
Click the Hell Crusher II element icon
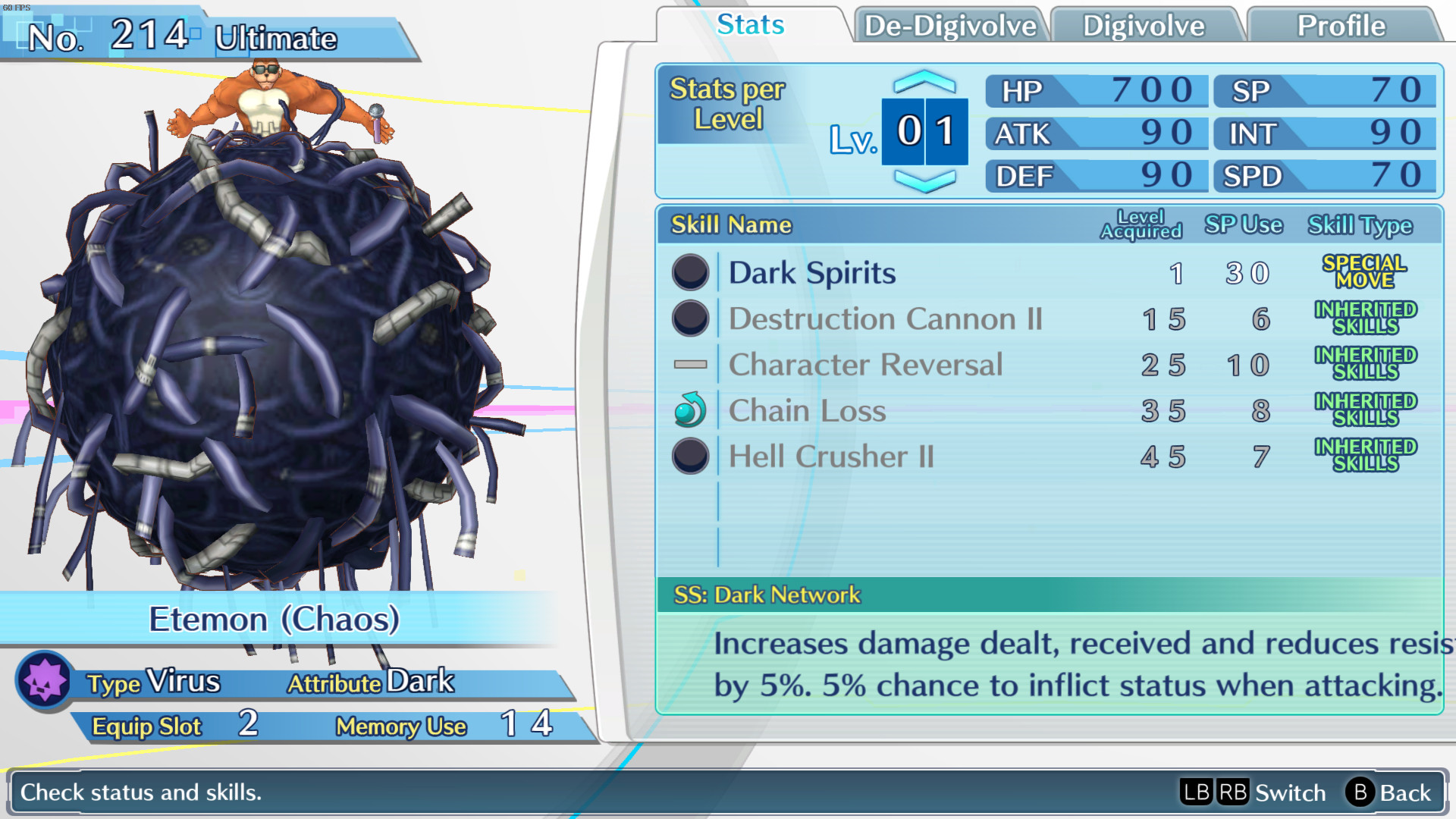pos(689,457)
